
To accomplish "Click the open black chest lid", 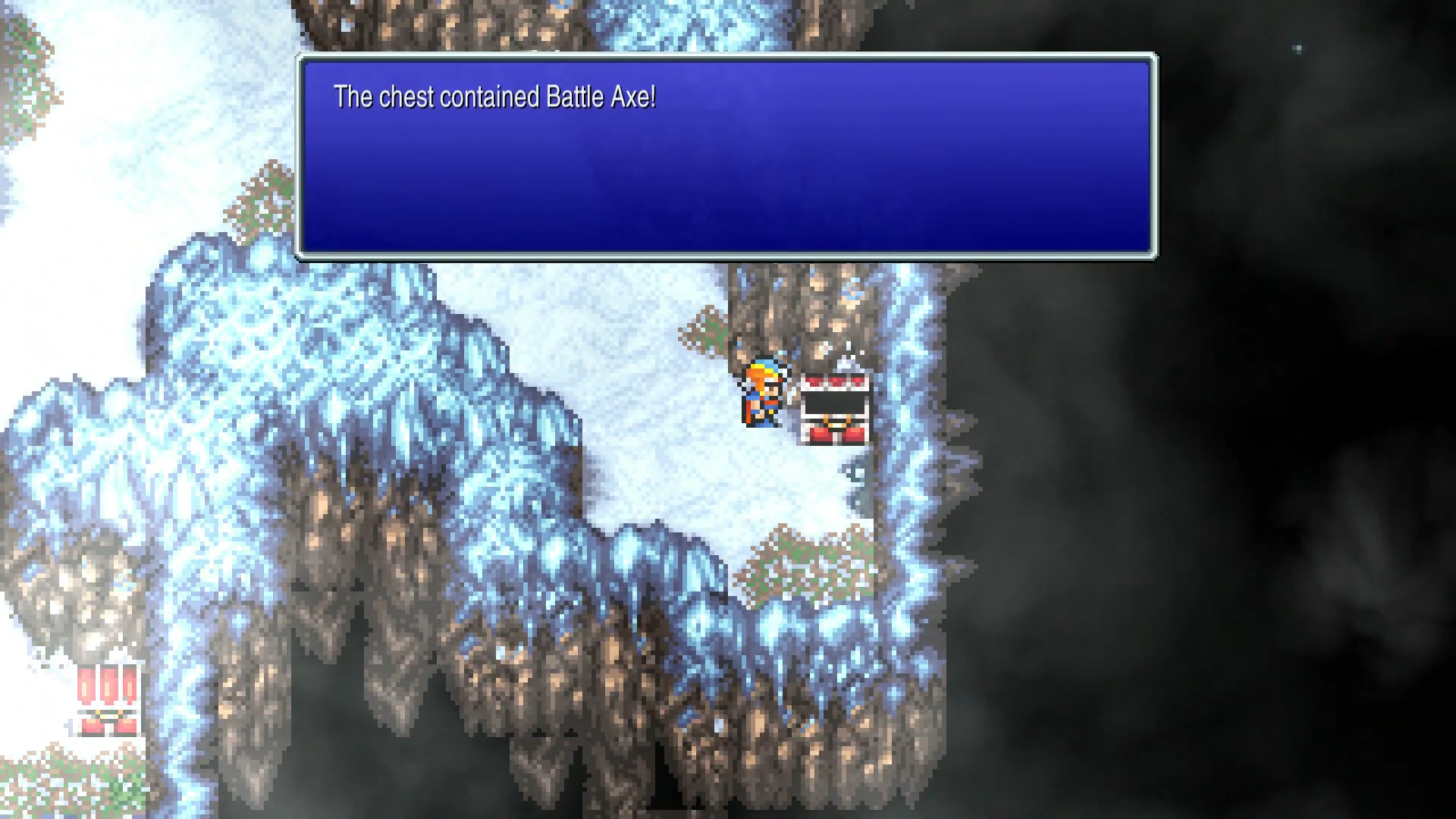I will 834,400.
